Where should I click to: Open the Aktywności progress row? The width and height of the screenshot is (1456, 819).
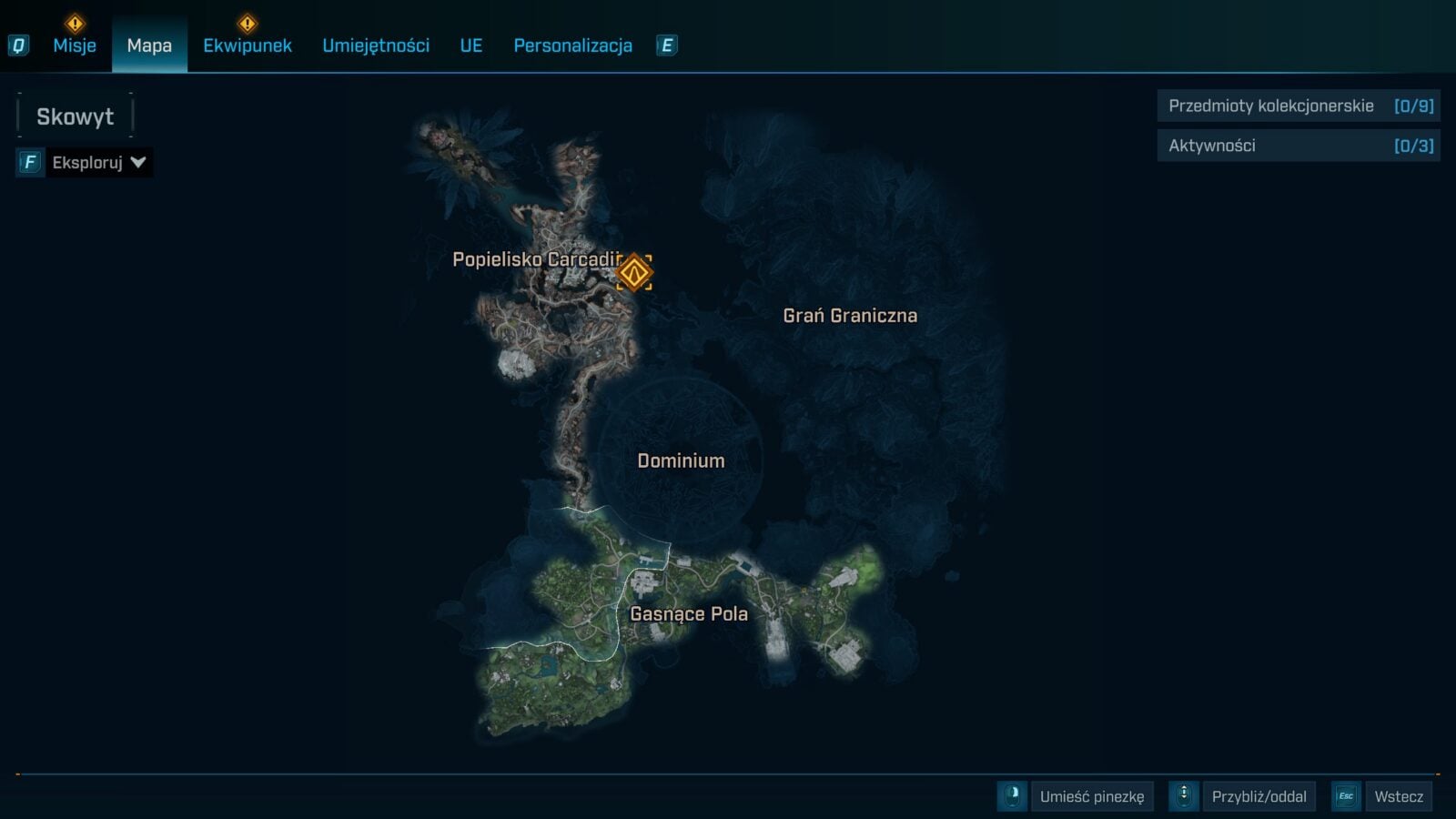(x=1299, y=146)
